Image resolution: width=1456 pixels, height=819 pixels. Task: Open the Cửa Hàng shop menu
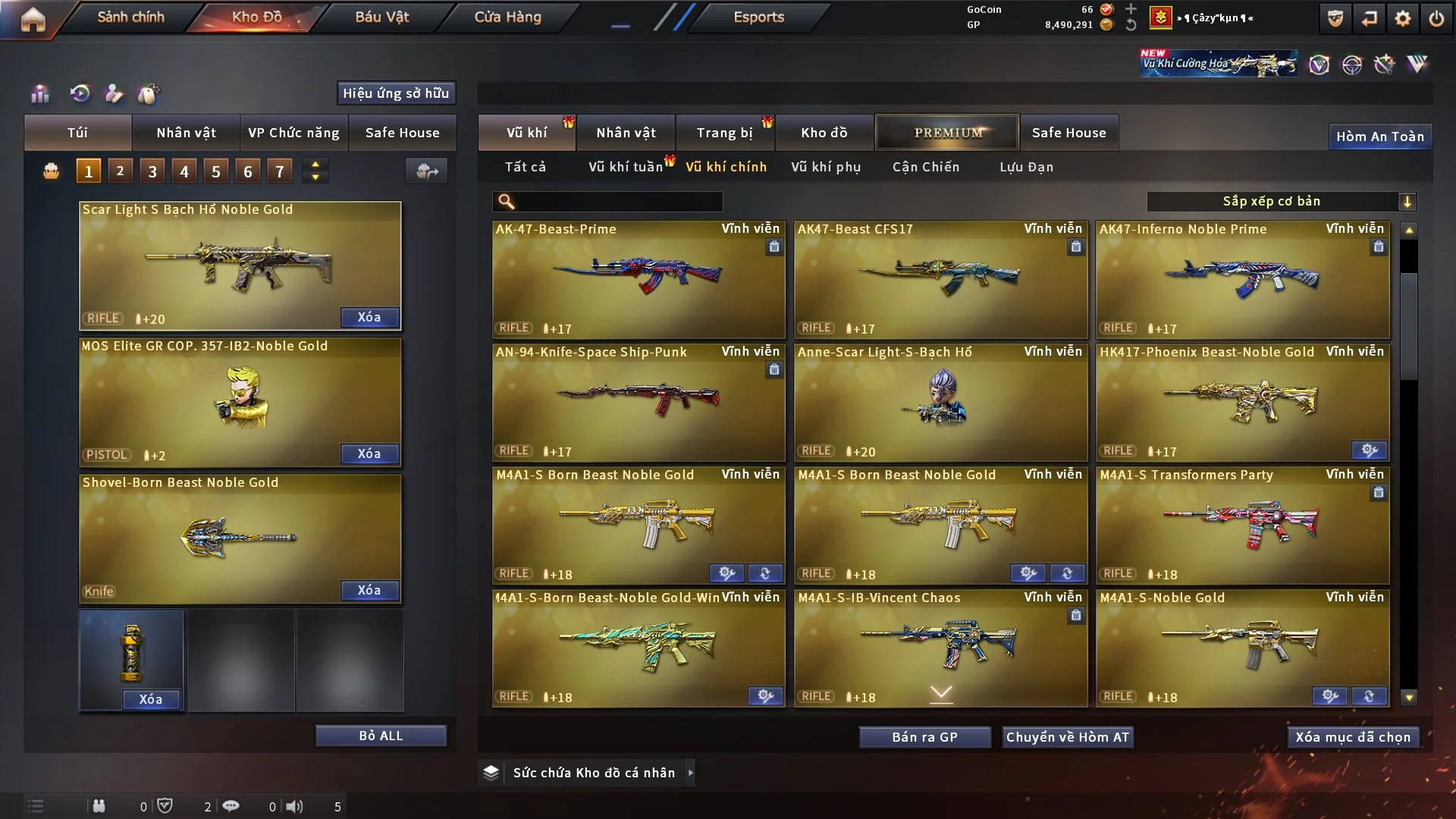point(507,17)
